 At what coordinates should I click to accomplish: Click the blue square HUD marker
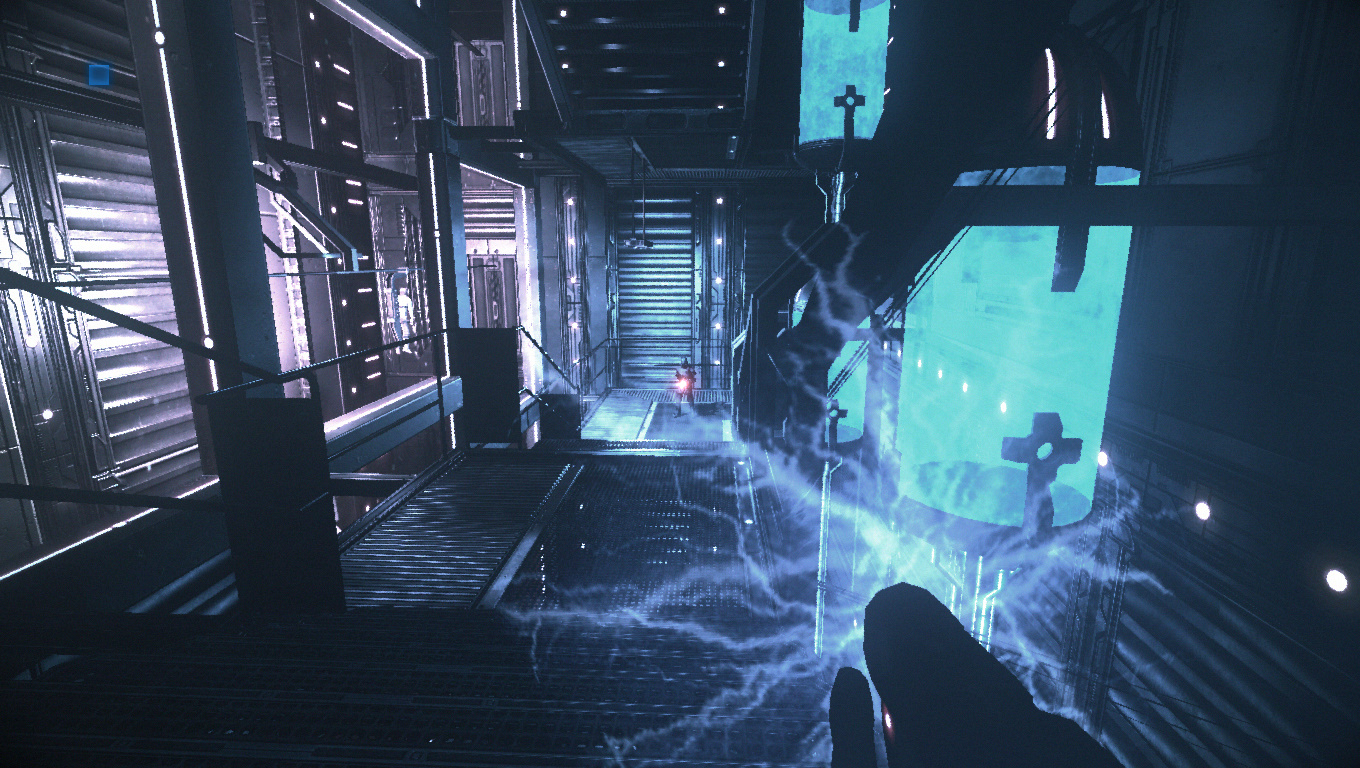click(98, 74)
